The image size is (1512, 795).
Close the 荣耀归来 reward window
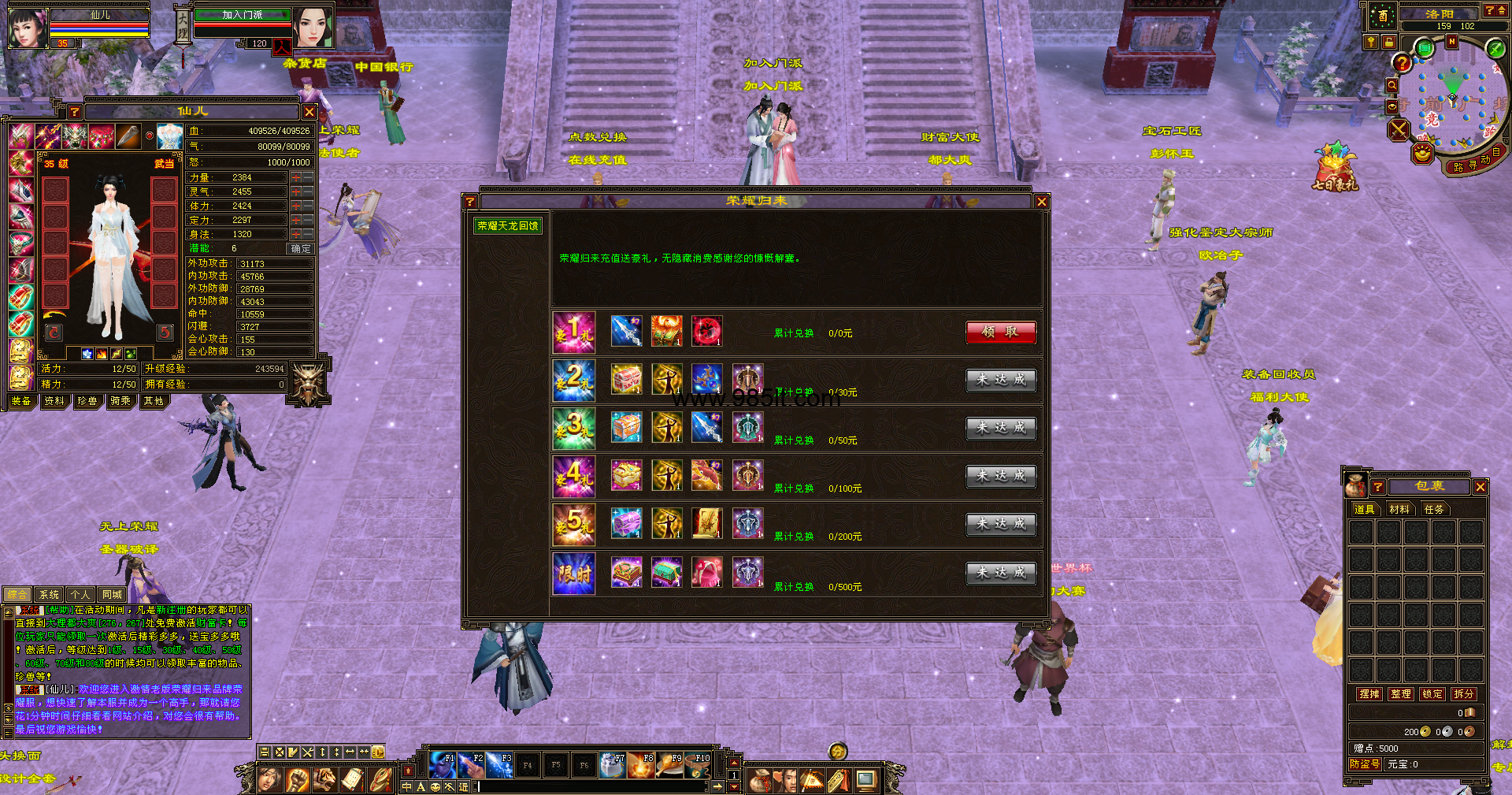click(x=1041, y=202)
